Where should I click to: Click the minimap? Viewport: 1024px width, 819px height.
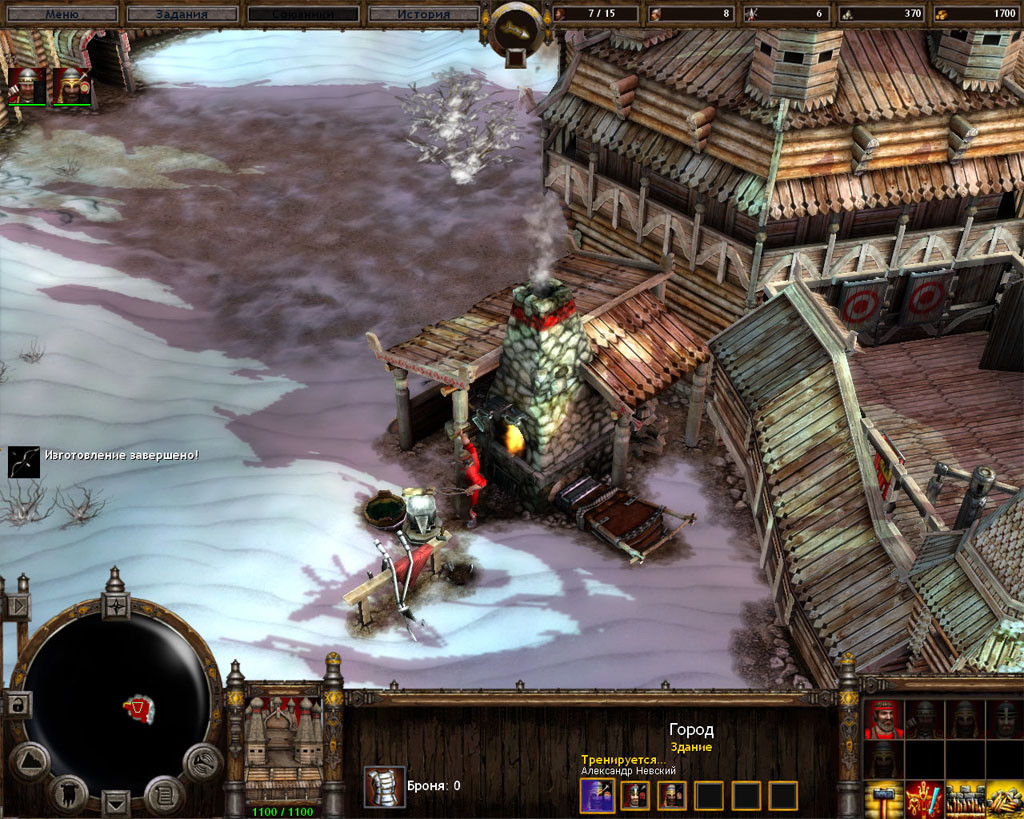click(116, 698)
